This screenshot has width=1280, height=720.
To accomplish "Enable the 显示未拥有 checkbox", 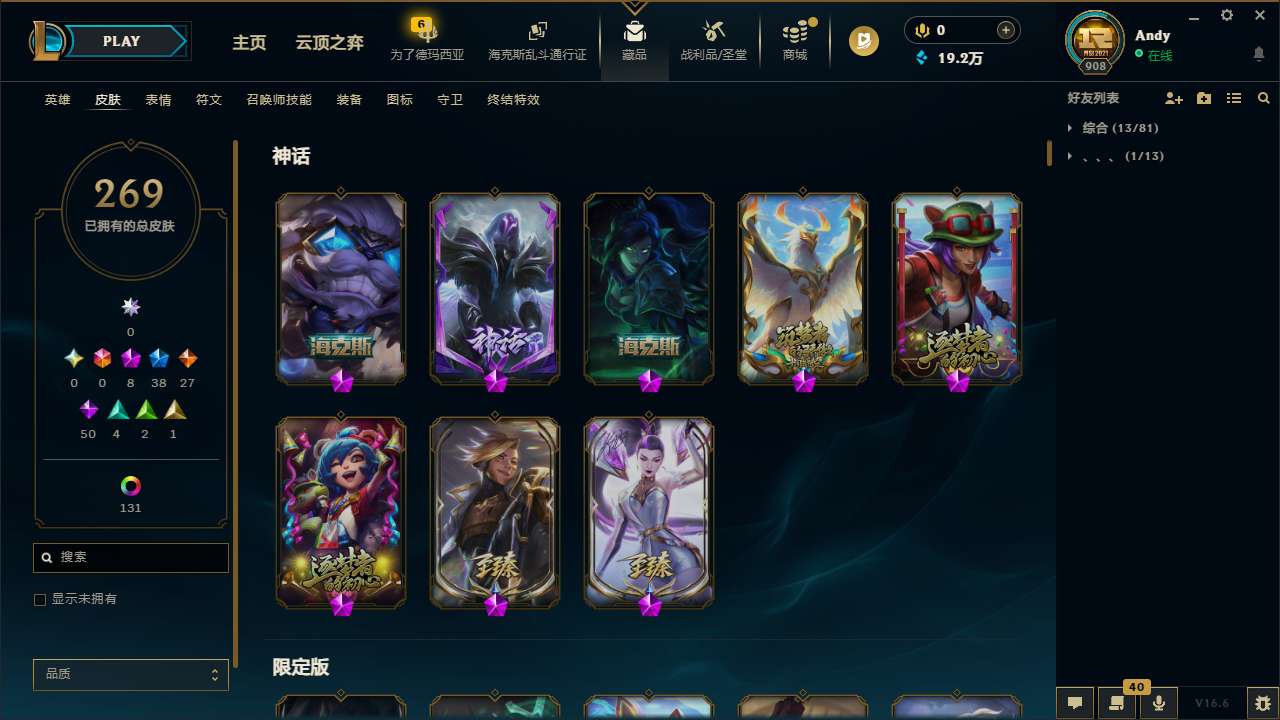I will click(40, 599).
